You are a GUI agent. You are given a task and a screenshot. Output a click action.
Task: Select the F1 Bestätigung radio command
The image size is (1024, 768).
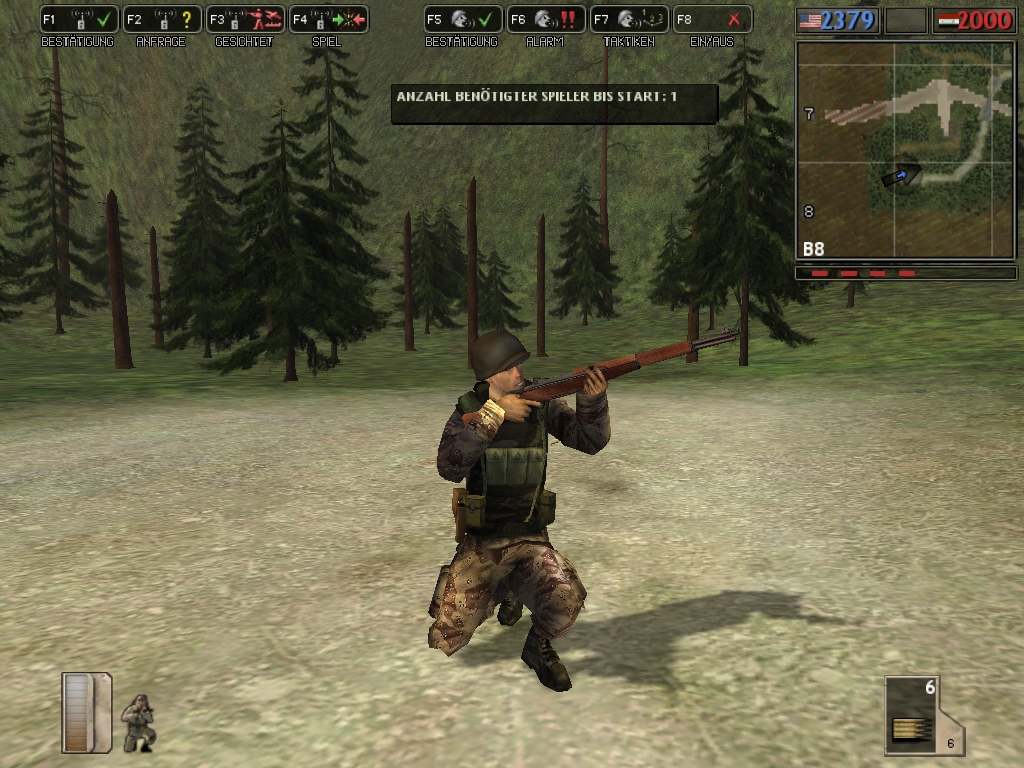pyautogui.click(x=79, y=19)
